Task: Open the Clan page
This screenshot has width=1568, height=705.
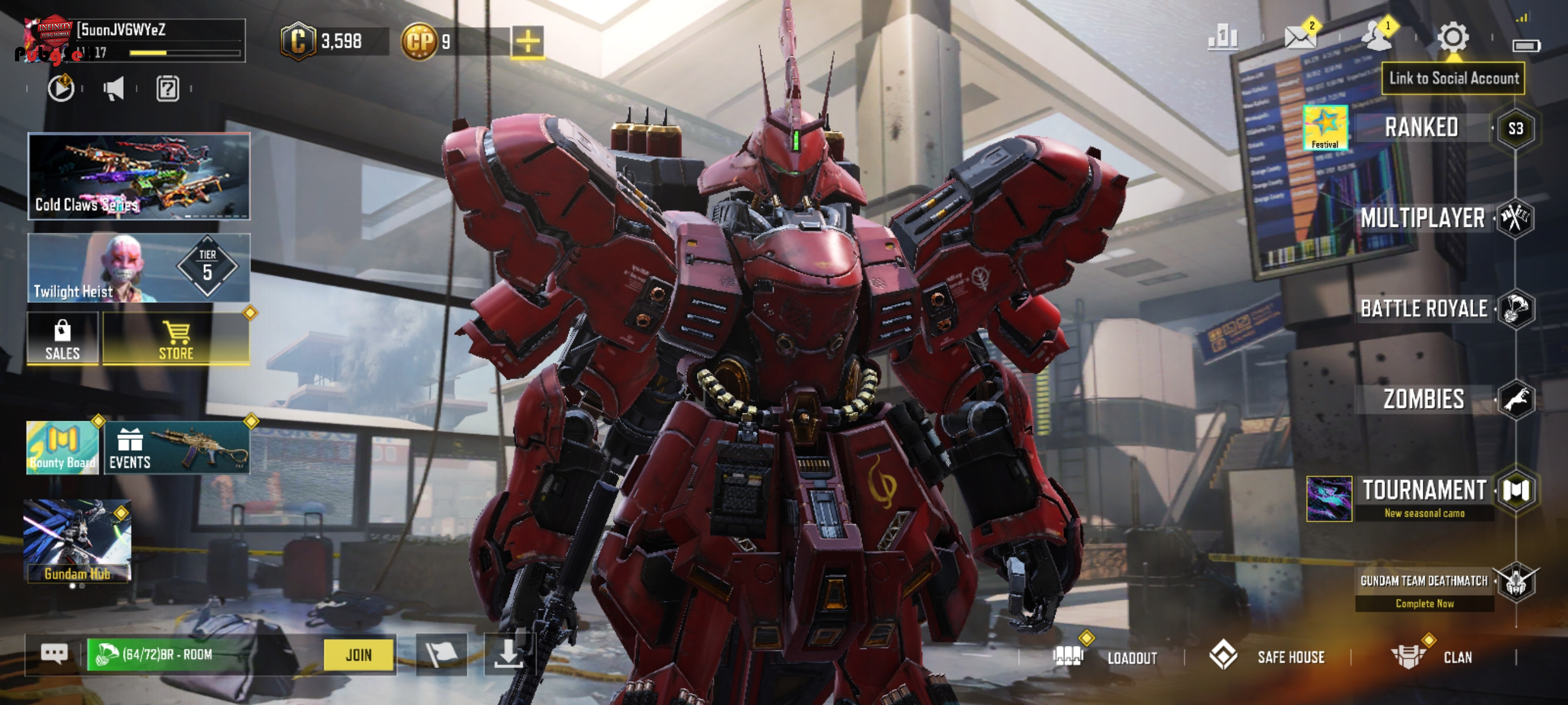Action: click(x=1432, y=657)
